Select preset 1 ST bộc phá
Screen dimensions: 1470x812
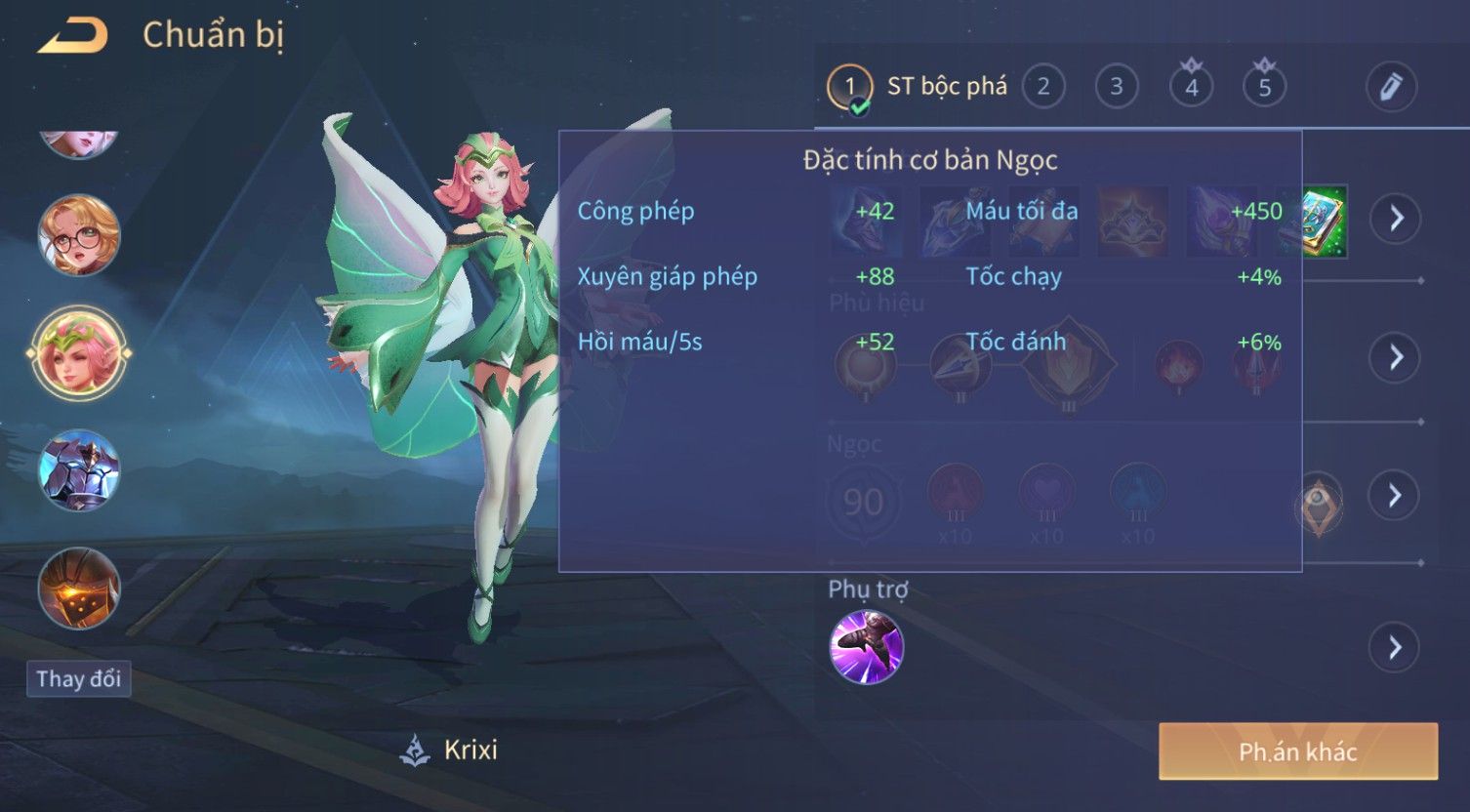[850, 87]
